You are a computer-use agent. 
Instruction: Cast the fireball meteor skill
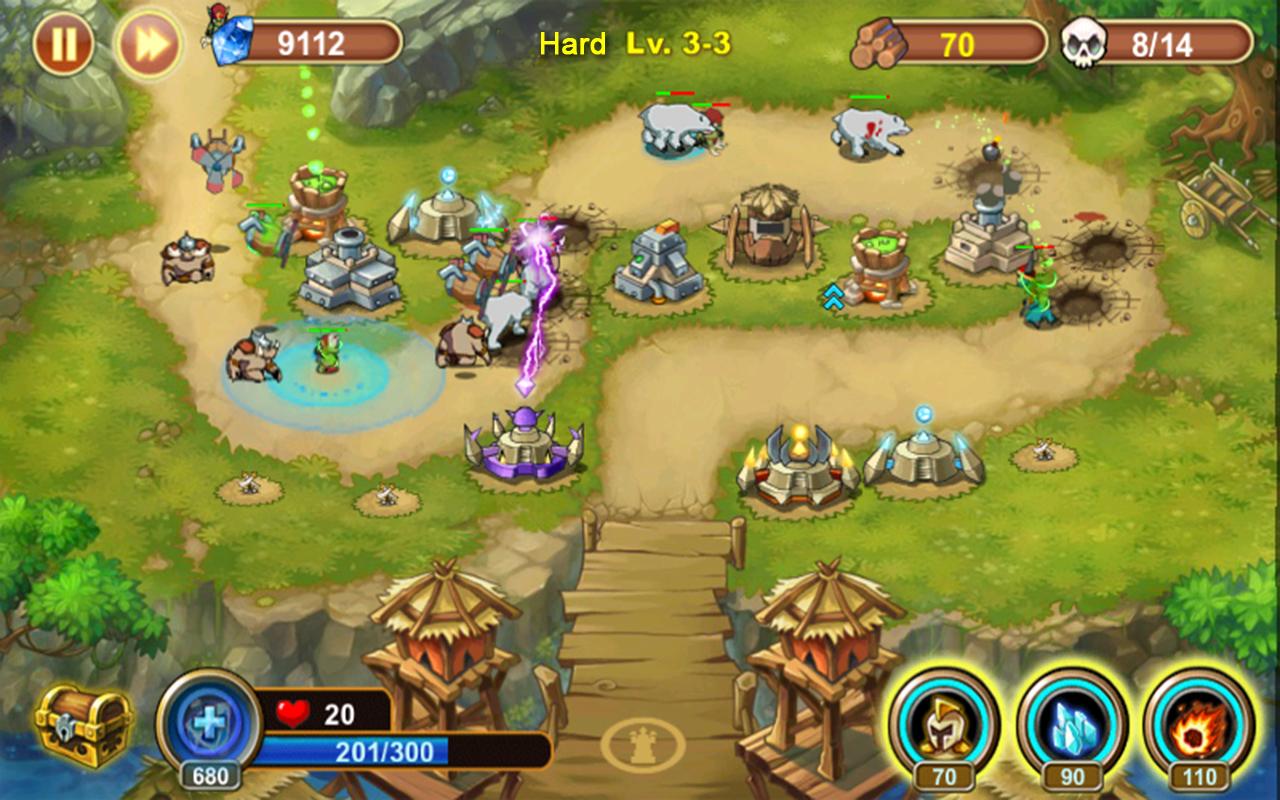coord(1198,724)
